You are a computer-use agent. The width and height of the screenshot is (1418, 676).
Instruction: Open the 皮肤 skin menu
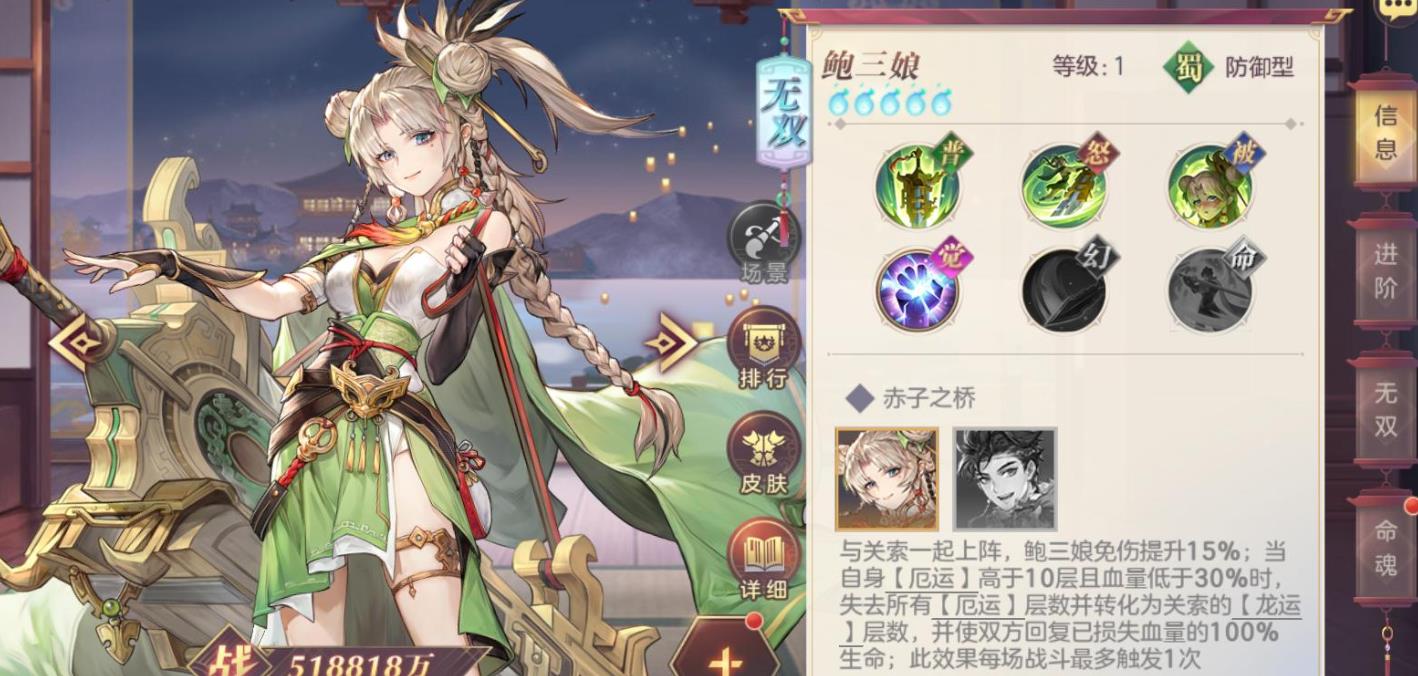point(764,455)
